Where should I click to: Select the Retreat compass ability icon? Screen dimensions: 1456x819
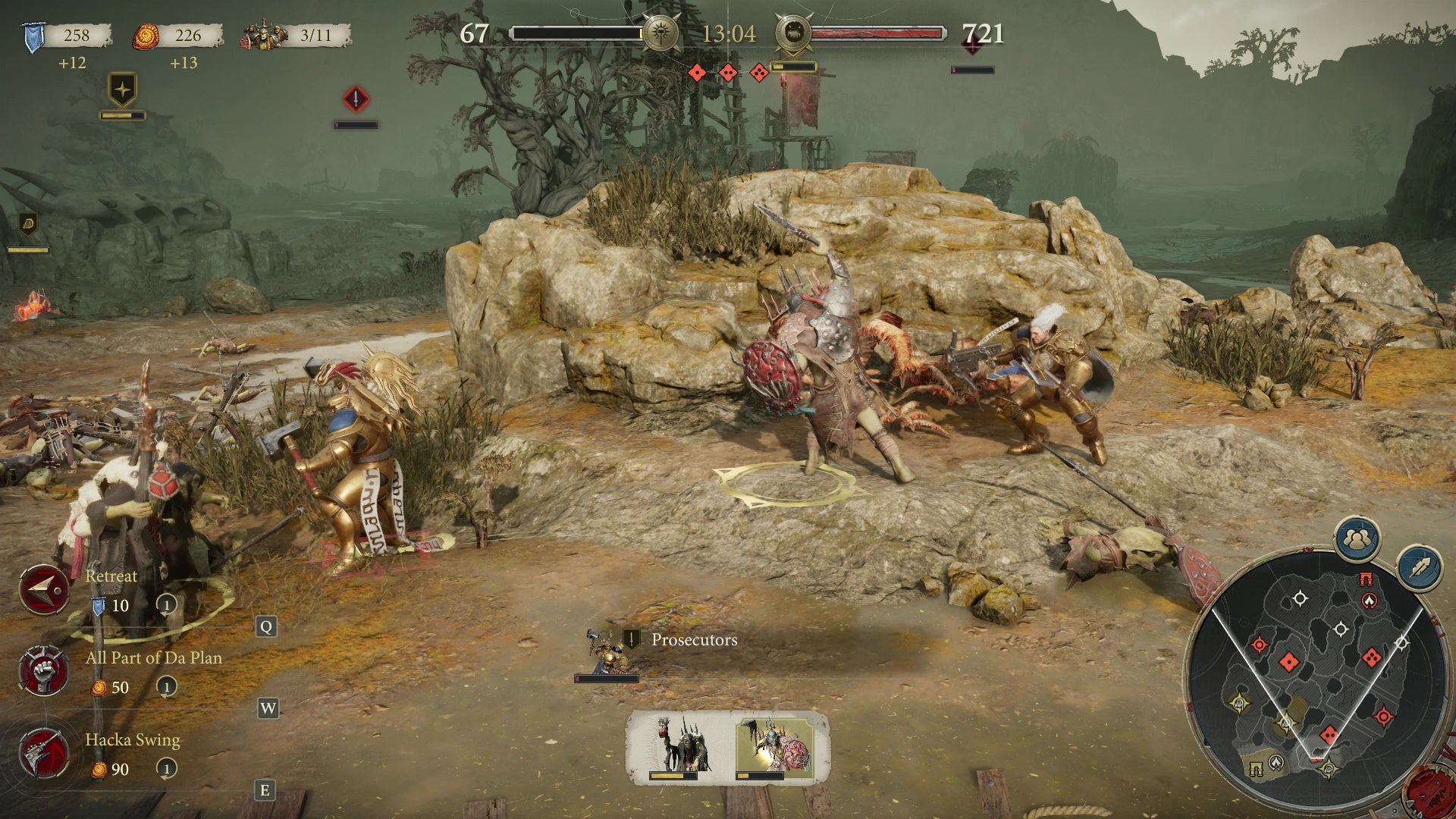coord(43,588)
